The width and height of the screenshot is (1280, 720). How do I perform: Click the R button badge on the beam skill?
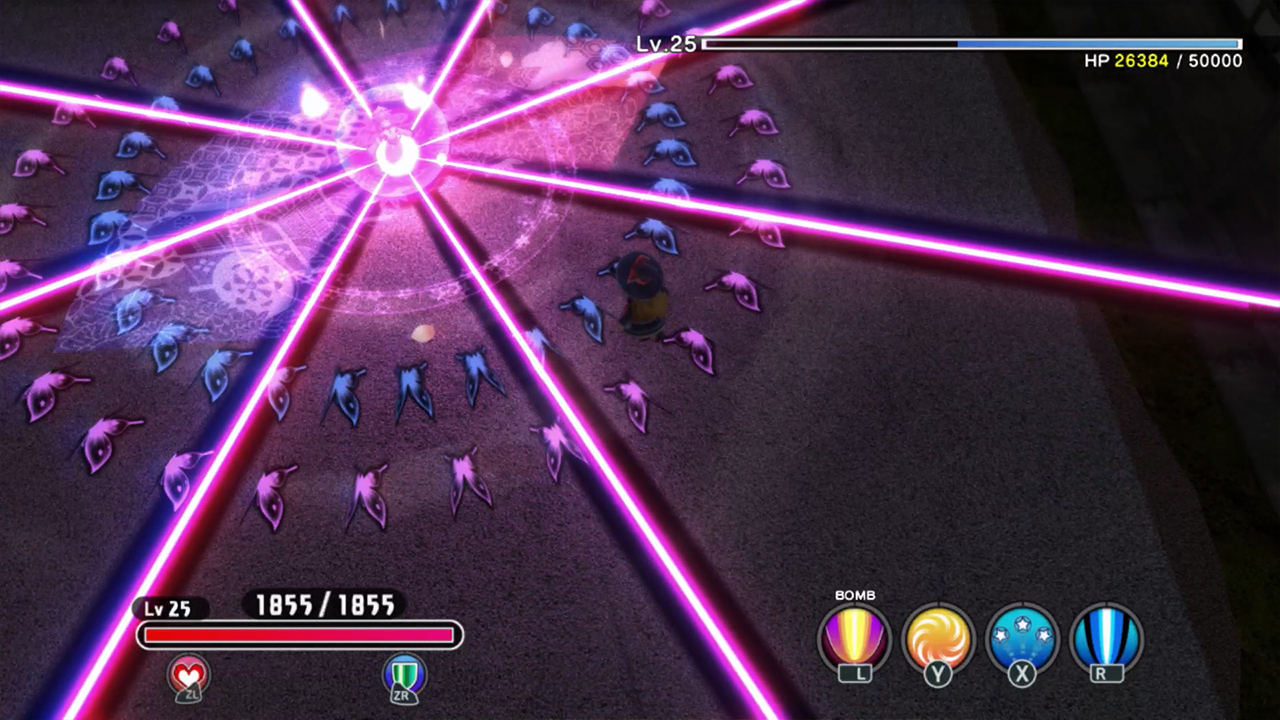[1105, 675]
